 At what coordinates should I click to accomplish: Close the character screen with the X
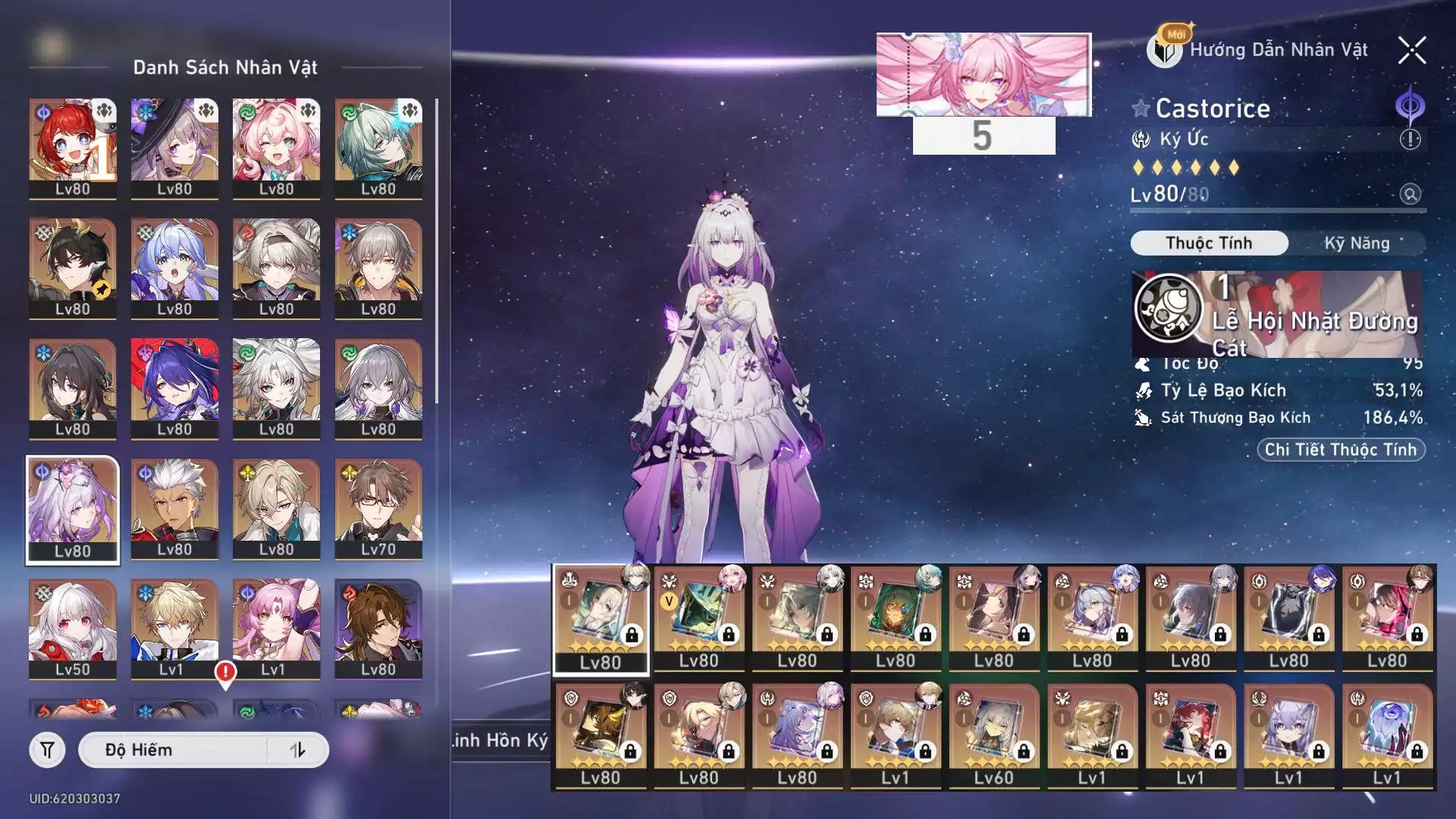tap(1411, 51)
